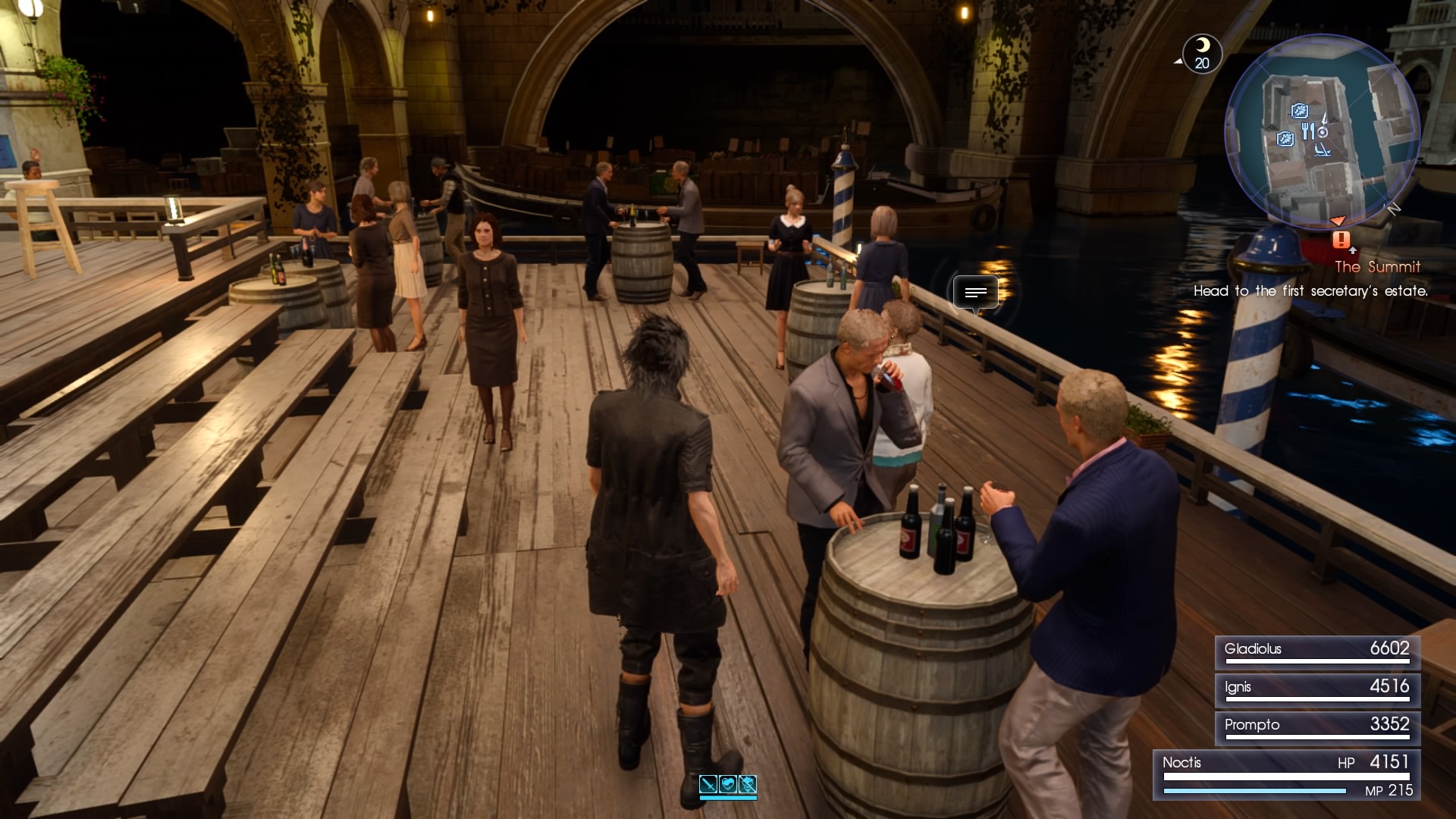Screen dimensions: 1456x819
Task: Select the crossed-out skull status icon
Action: point(748,783)
